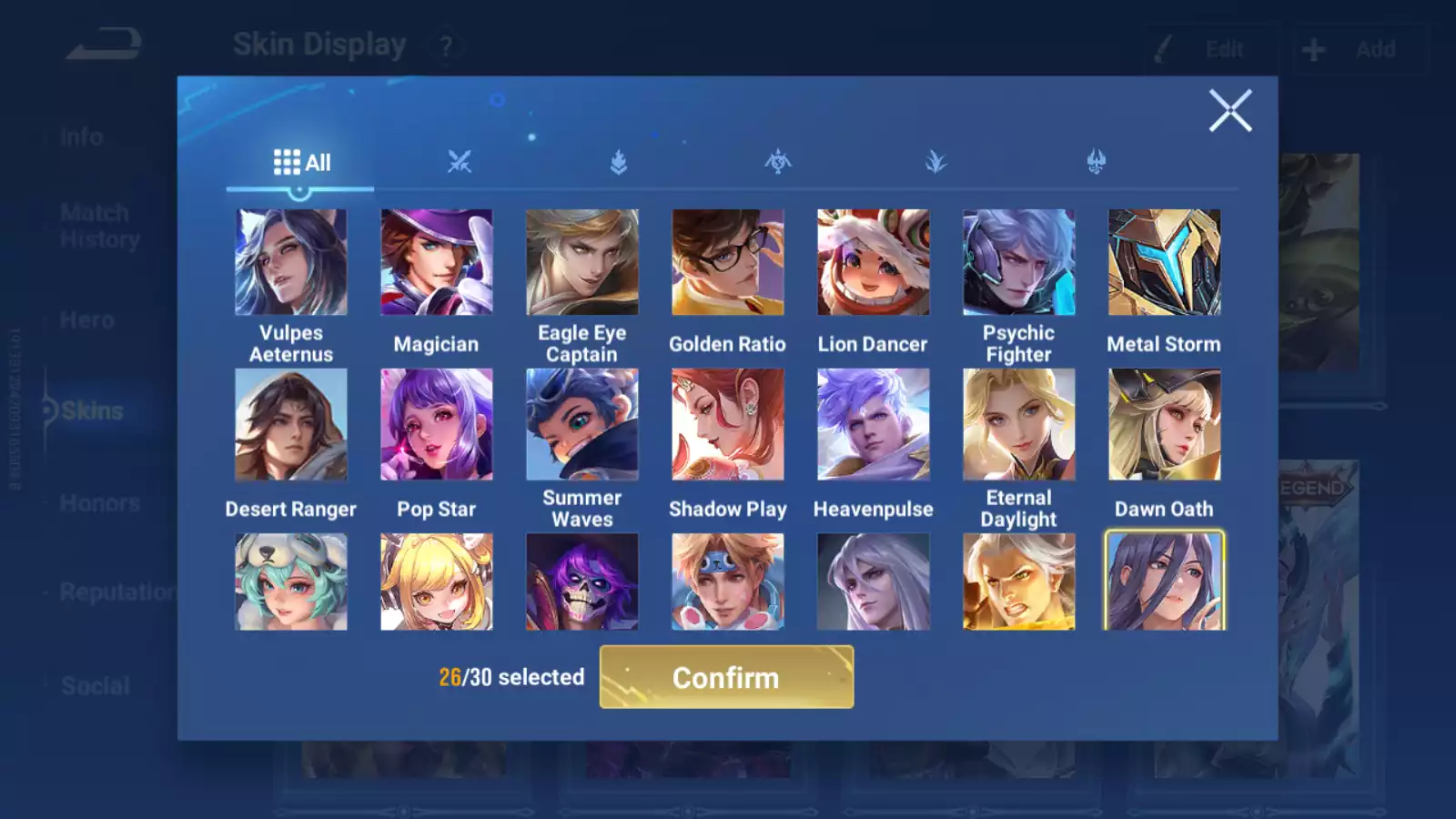Select the Vulpes Aeternus skin

[x=291, y=262]
